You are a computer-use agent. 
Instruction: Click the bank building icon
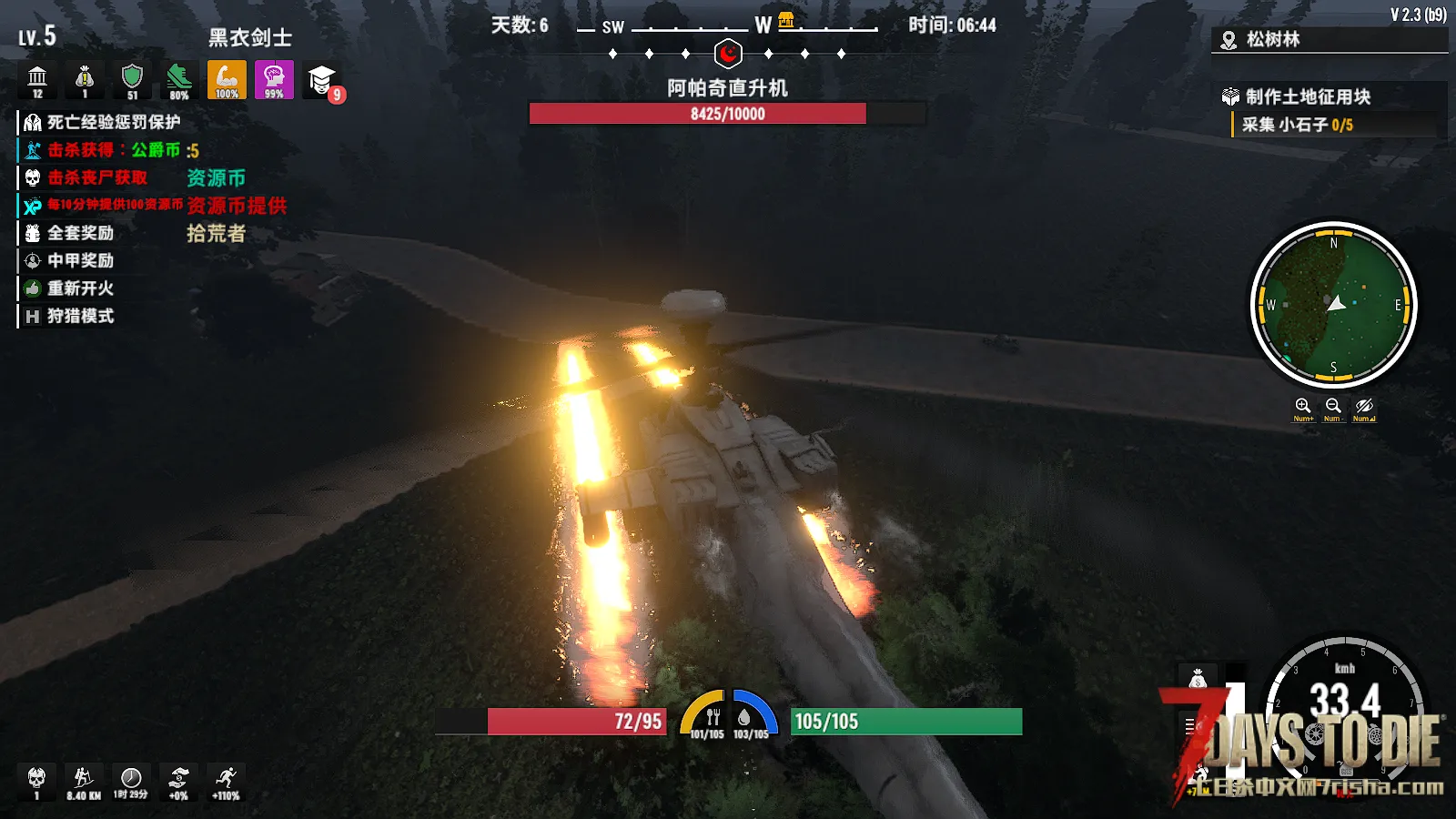[37, 79]
